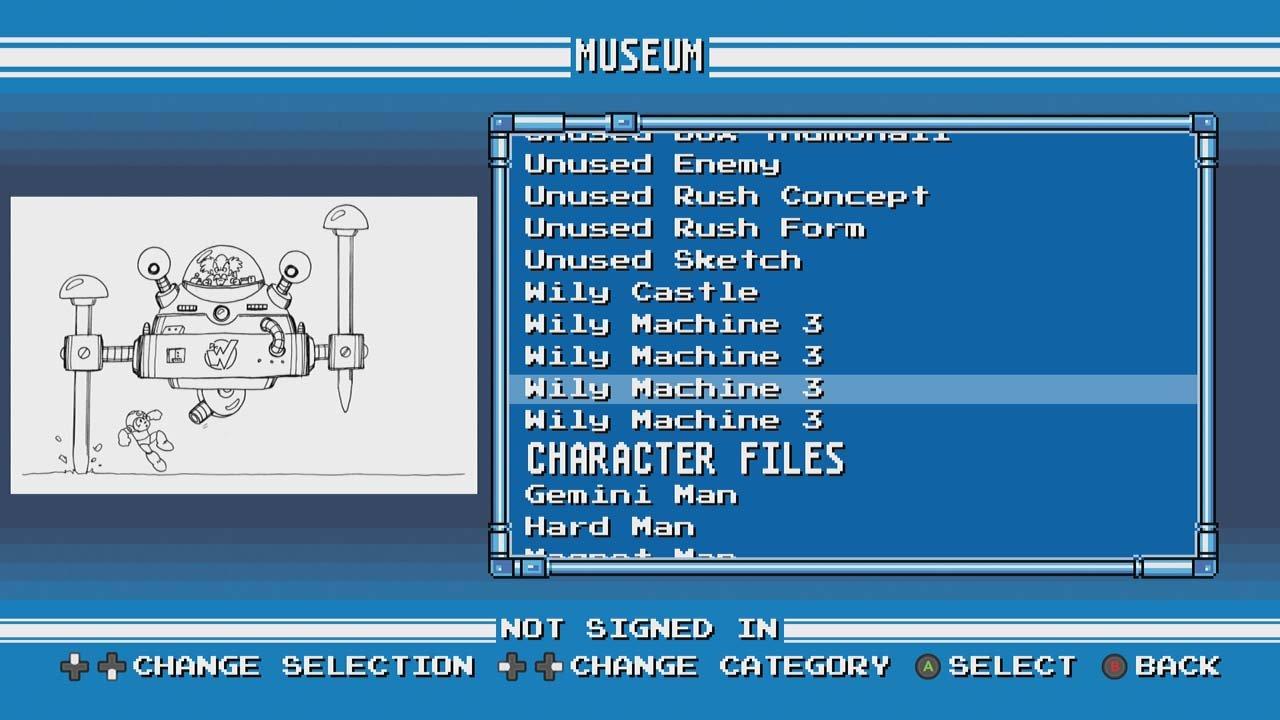
Task: Open the Gemini Man character file
Action: pos(628,495)
